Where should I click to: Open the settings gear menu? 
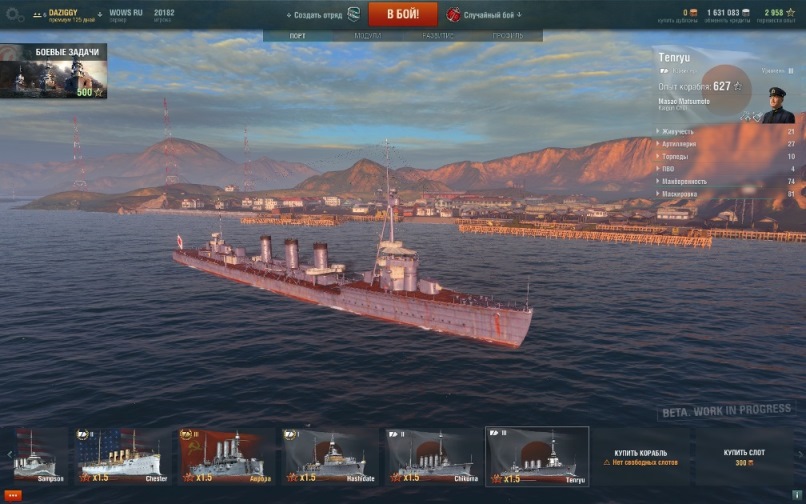pos(14,15)
